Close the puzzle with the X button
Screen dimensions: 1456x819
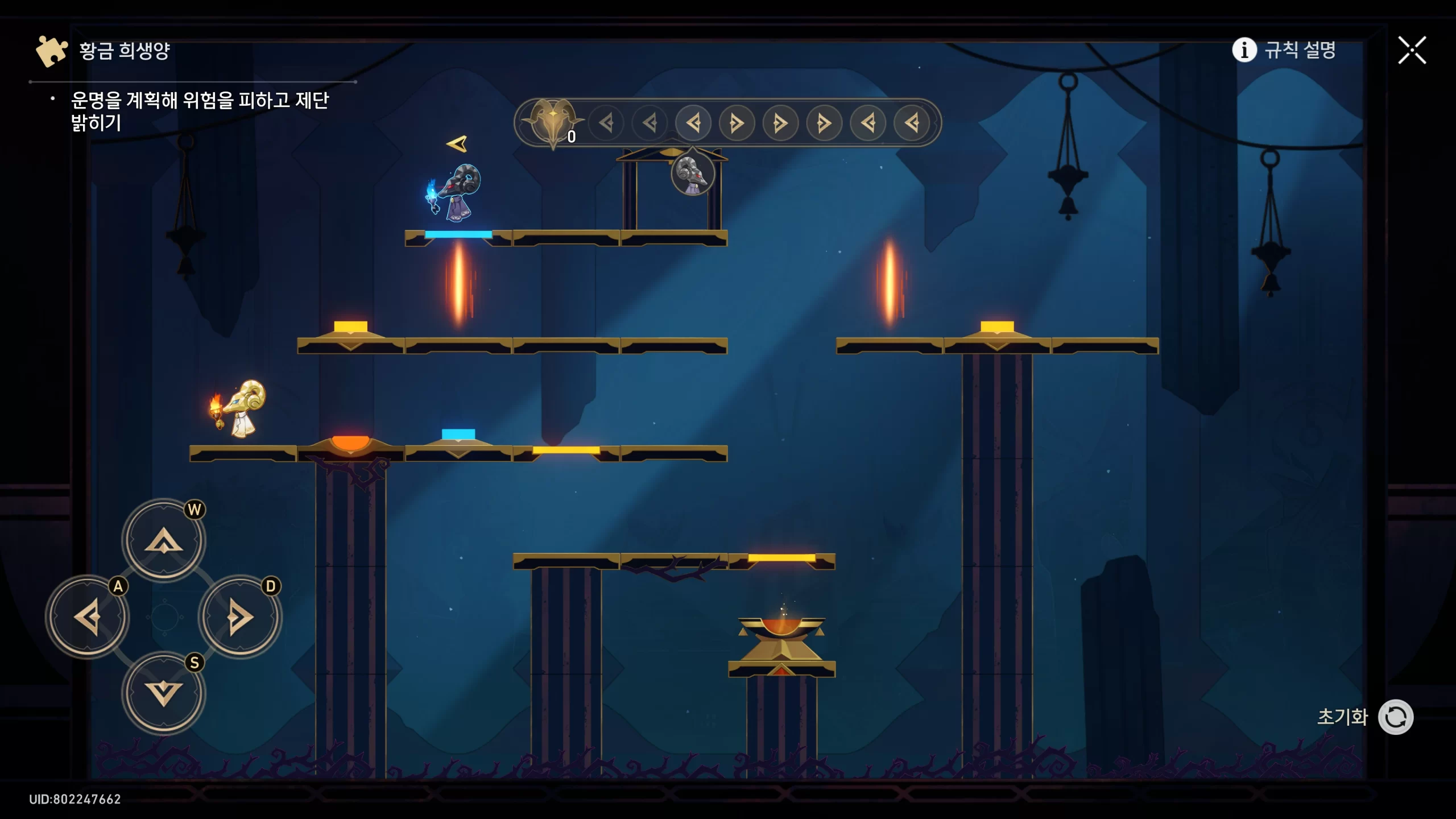(1412, 51)
